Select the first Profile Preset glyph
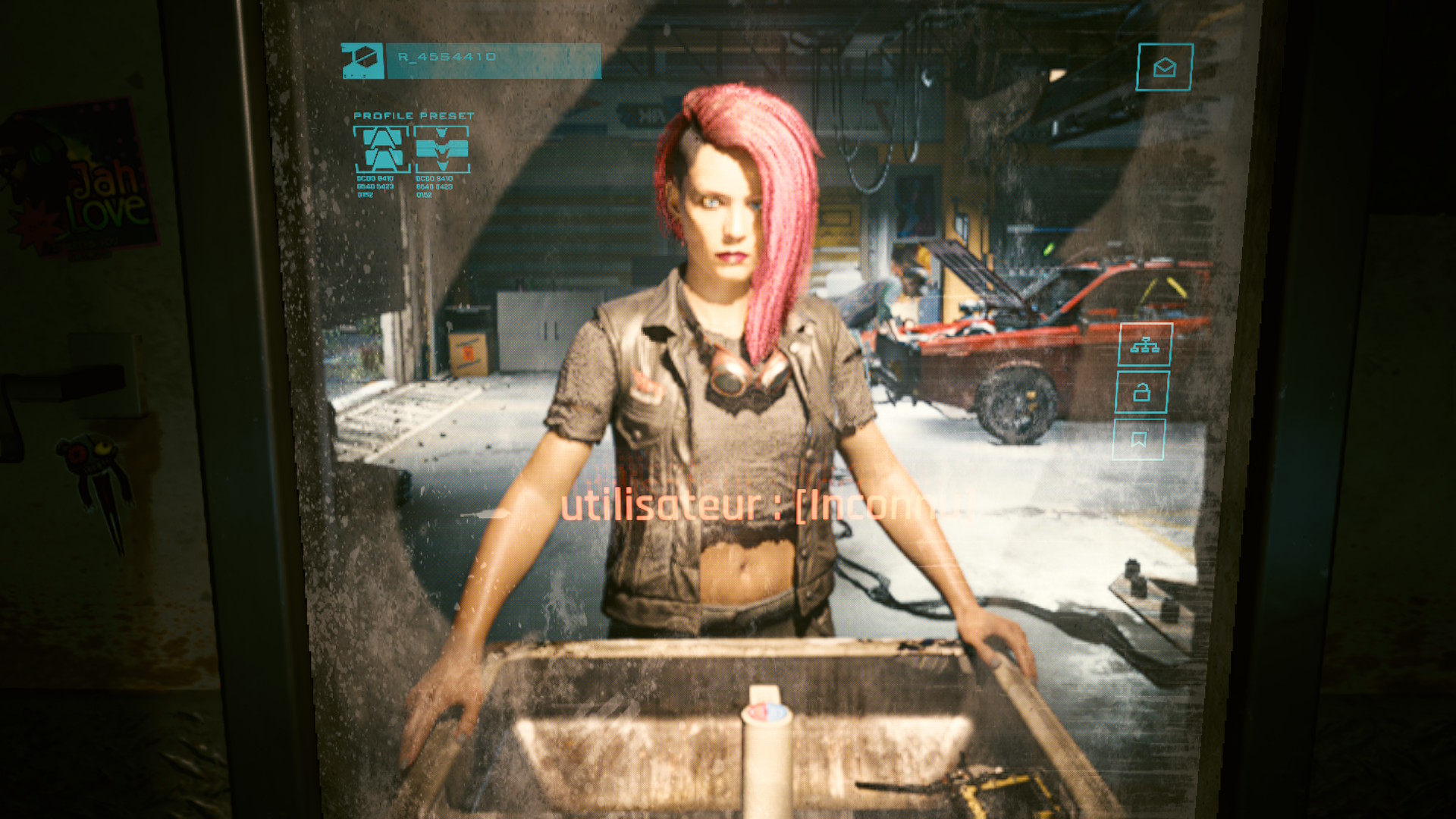The width and height of the screenshot is (1456, 819). coord(381,150)
